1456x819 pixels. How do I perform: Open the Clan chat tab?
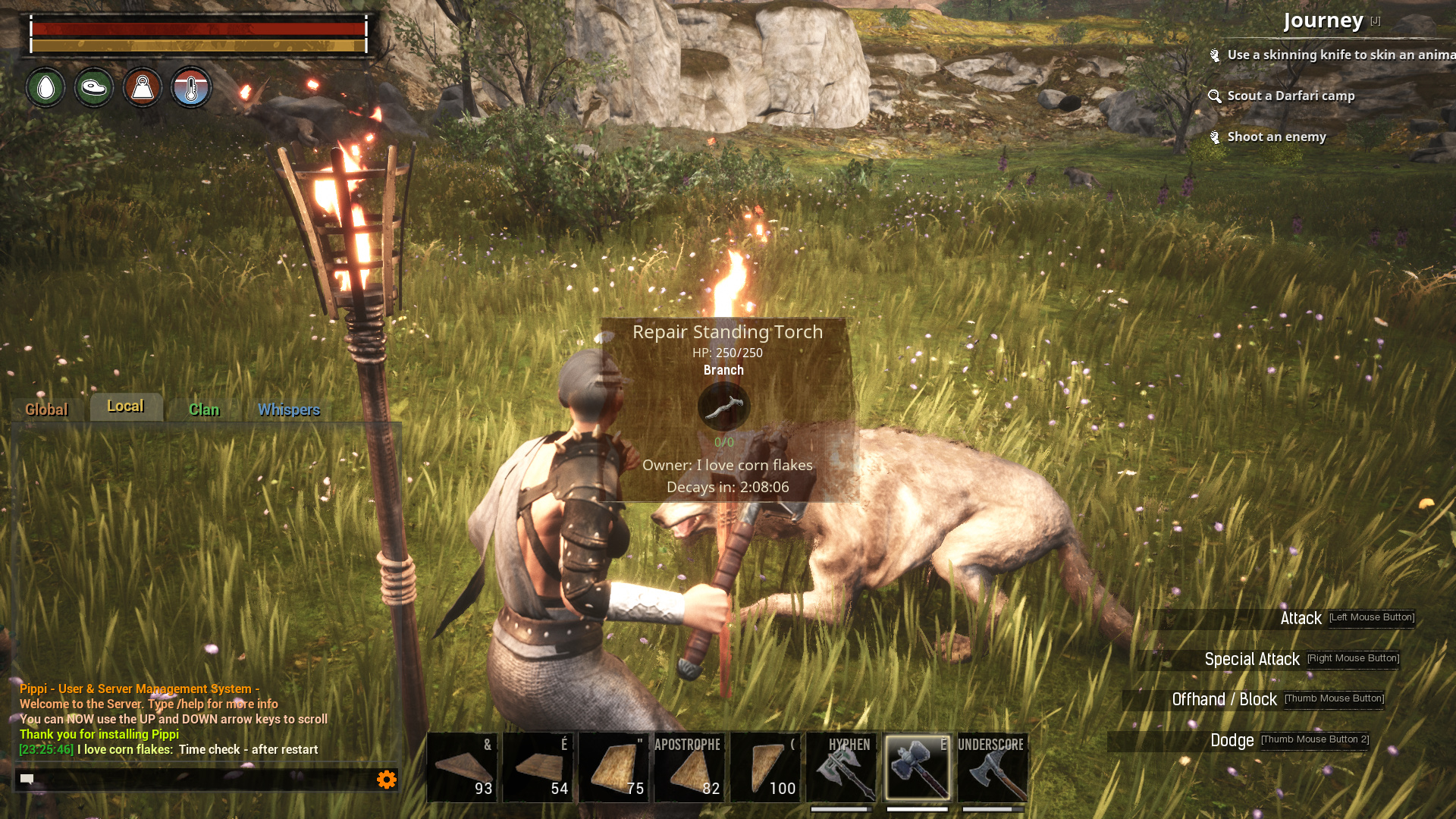[x=204, y=409]
